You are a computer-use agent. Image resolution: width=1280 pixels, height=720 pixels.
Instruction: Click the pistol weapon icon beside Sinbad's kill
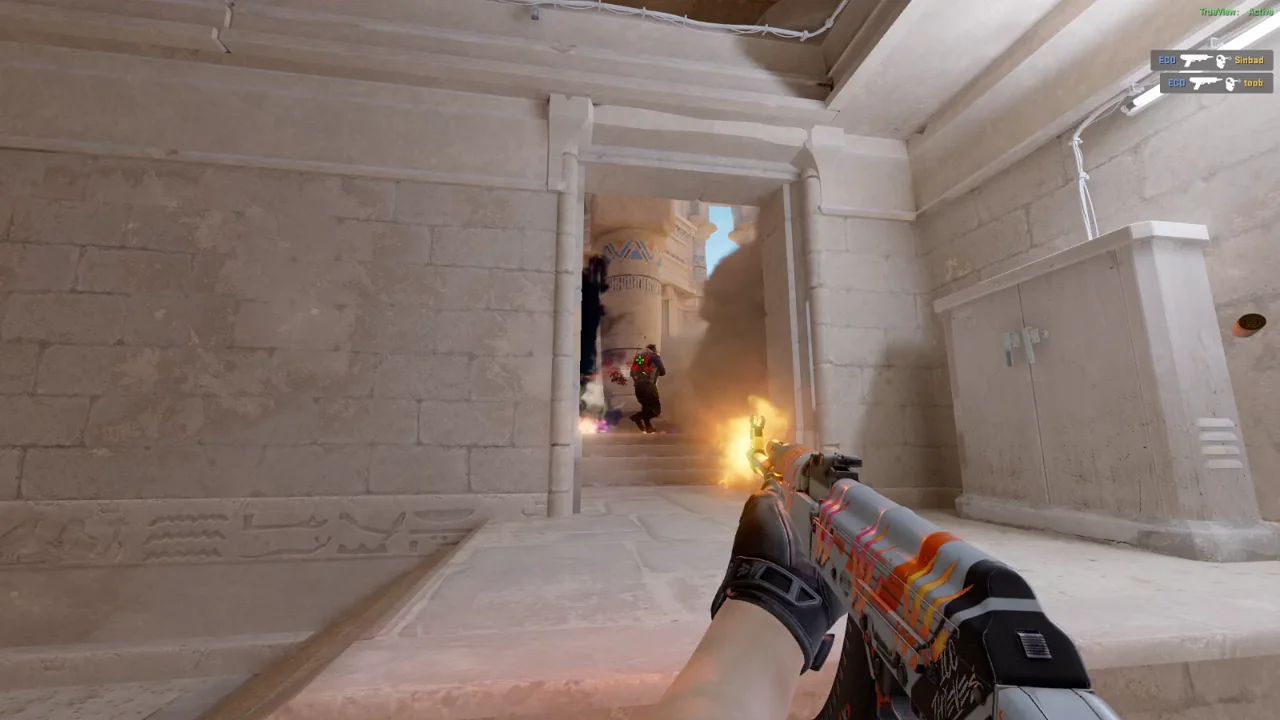[1196, 60]
